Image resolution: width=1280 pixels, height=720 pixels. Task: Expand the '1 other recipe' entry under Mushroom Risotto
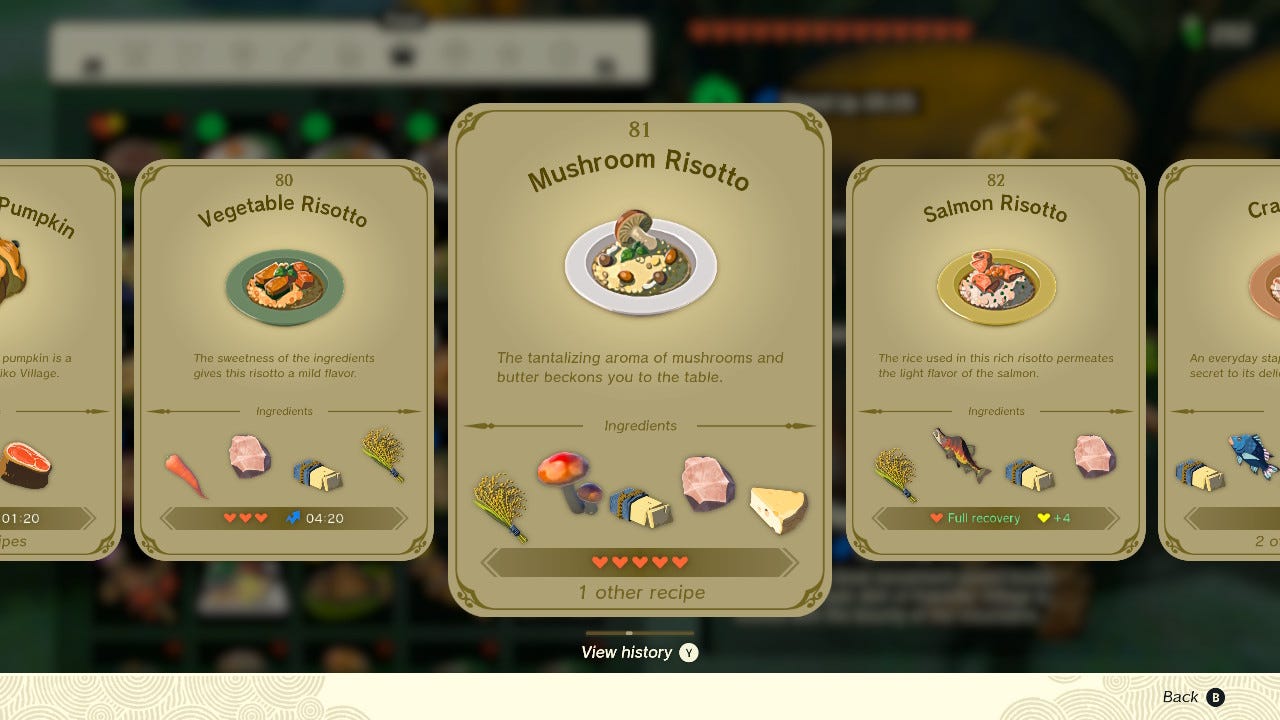point(641,592)
